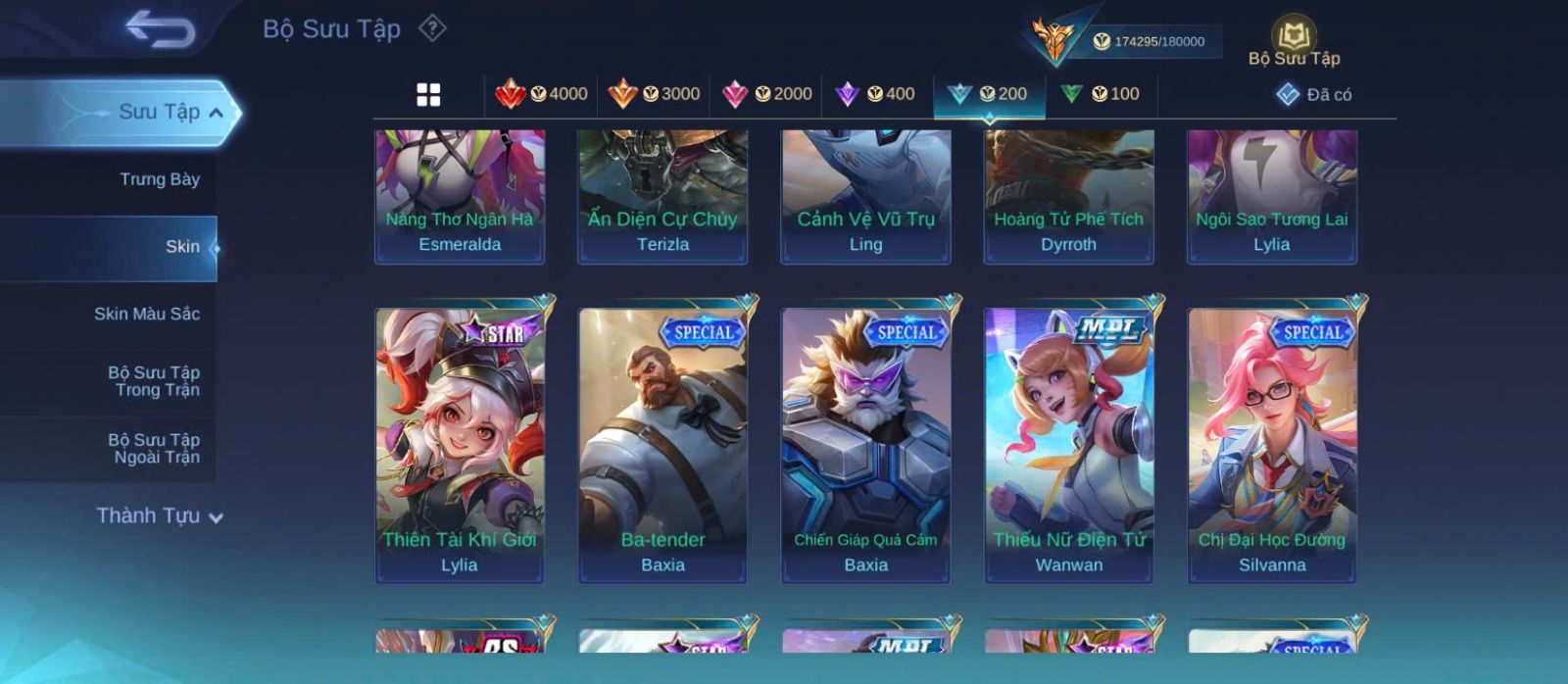Select the Skin sidebar entry
1568x684 pixels.
(181, 247)
